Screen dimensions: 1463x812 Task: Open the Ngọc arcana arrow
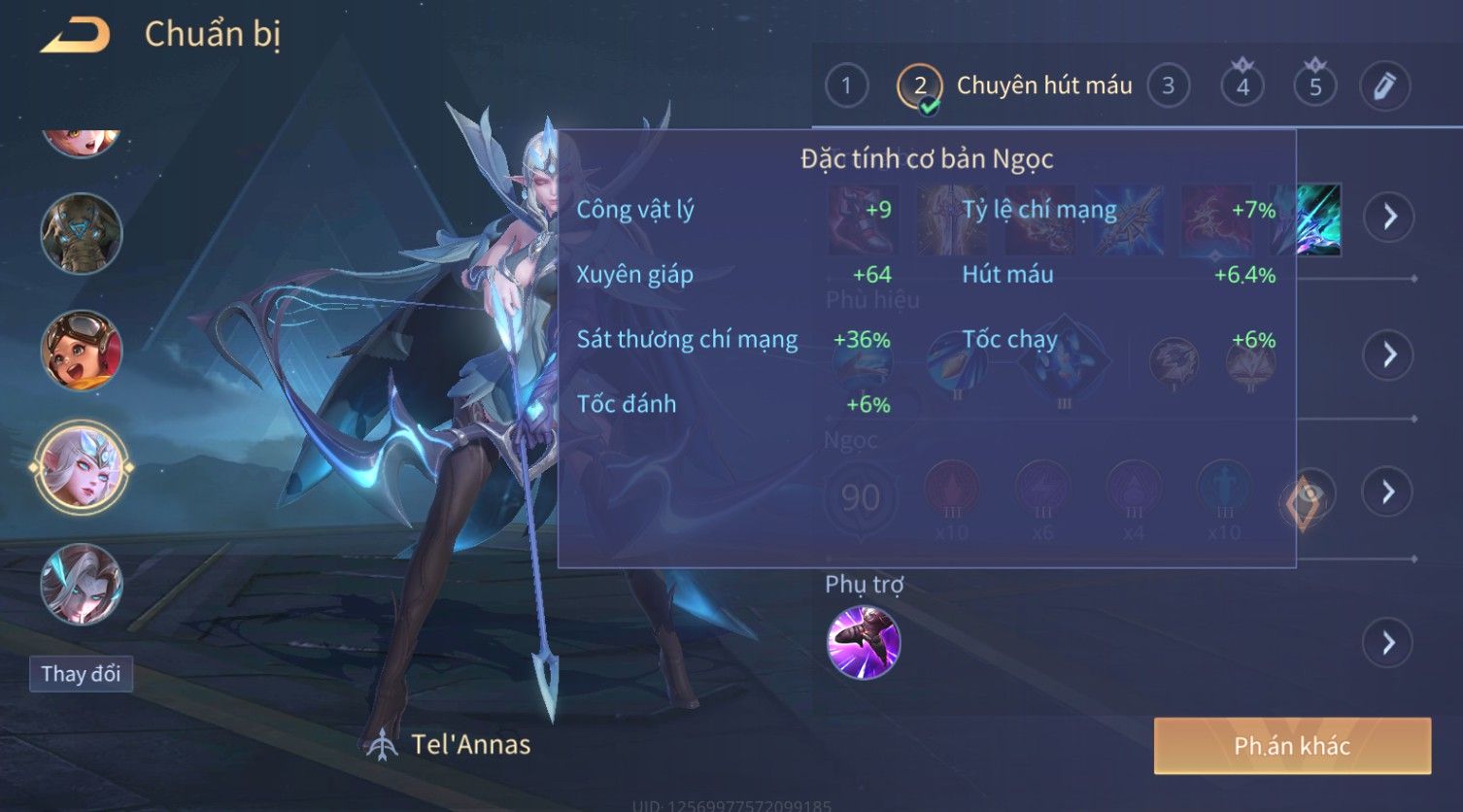pos(1389,492)
